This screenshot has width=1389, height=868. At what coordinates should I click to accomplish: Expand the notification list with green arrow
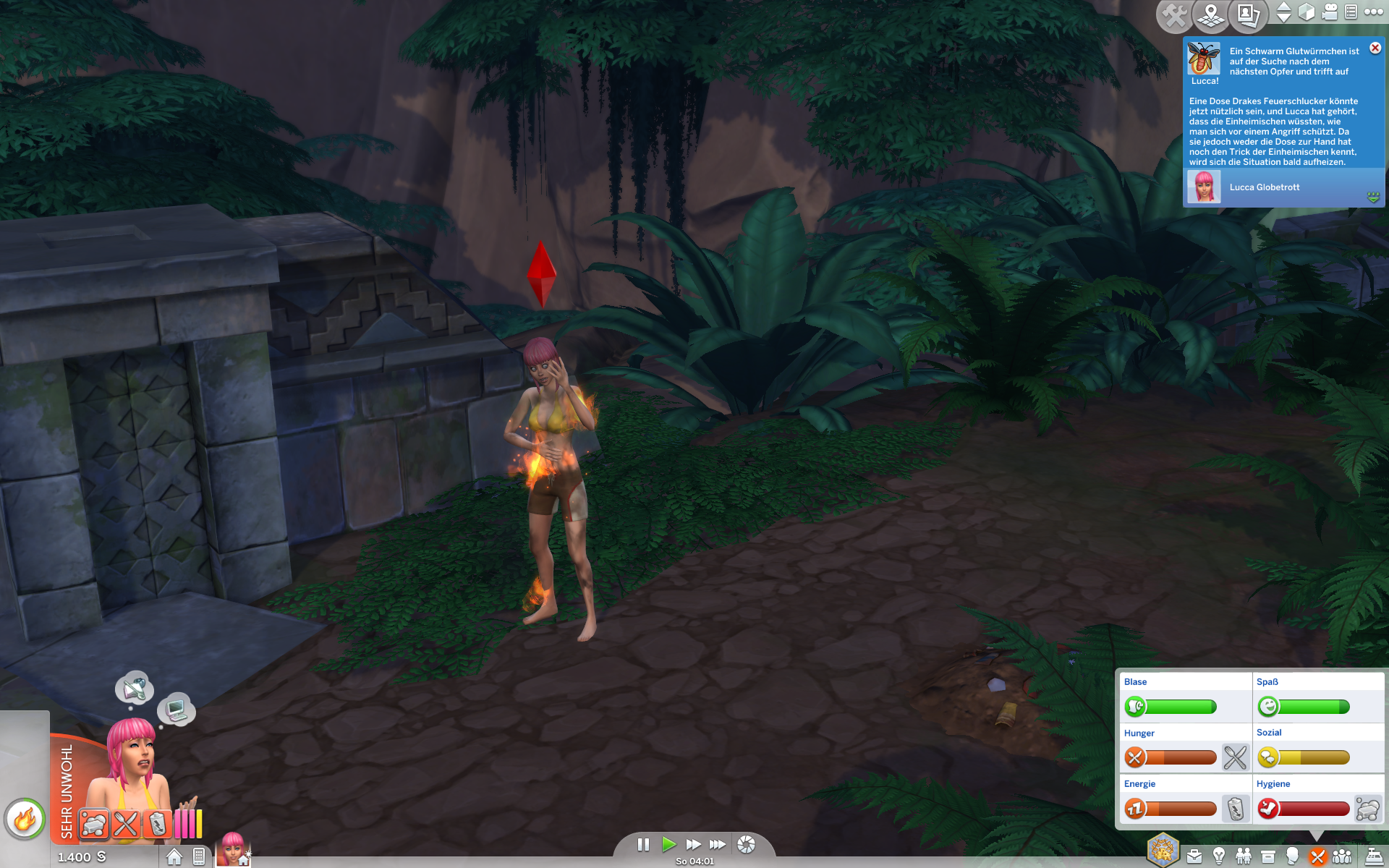point(1373,197)
